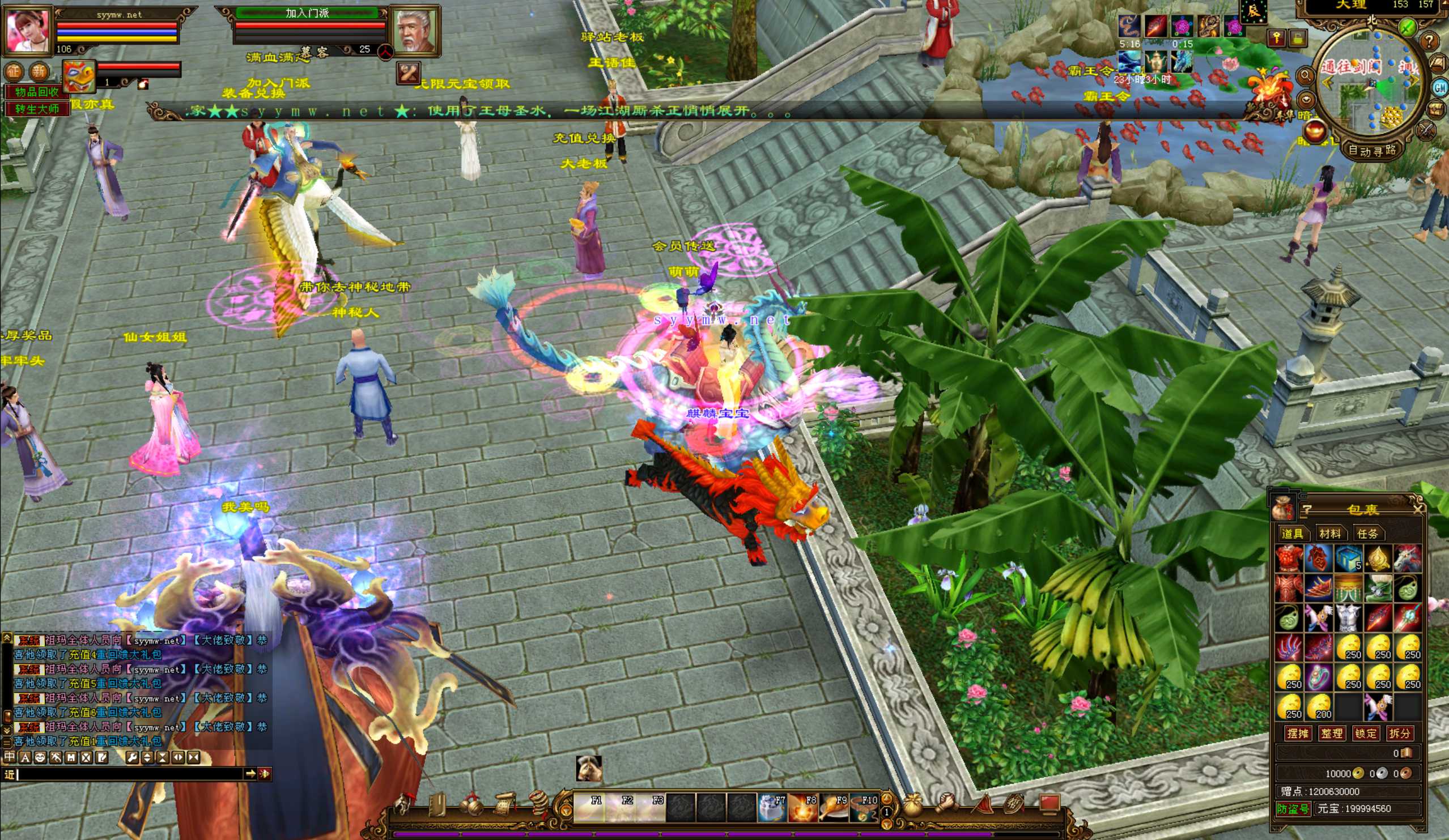
Task: Close the 包裹 inventory window
Action: (1417, 509)
